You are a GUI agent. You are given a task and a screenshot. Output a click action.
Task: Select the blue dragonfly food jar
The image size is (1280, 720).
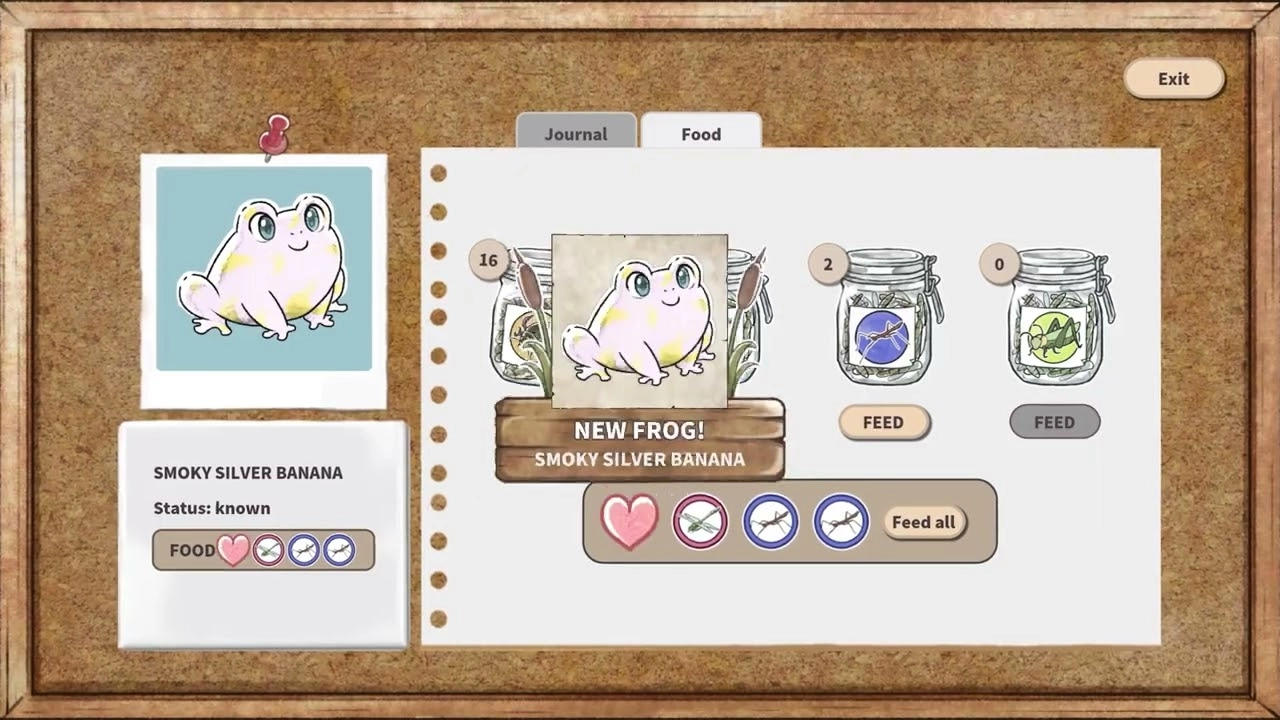point(883,320)
